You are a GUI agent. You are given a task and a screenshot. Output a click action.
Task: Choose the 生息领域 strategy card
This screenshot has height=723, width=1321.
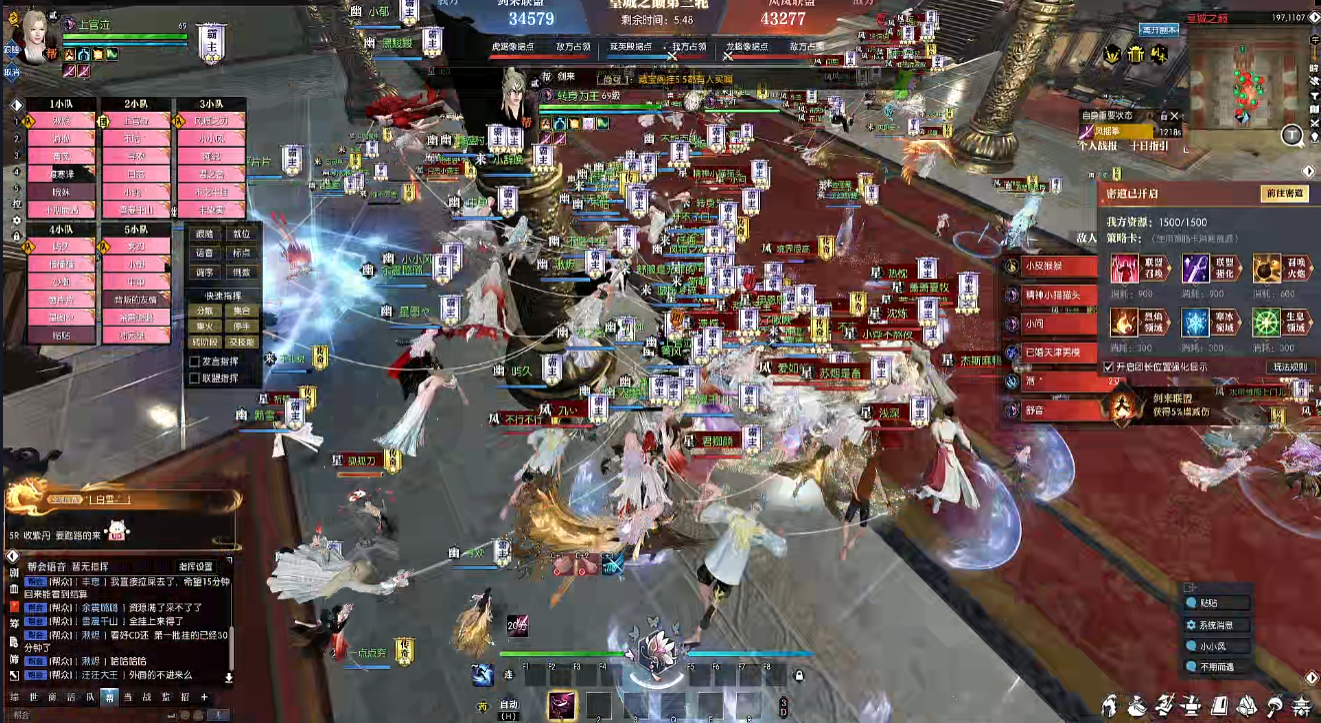(x=1267, y=322)
